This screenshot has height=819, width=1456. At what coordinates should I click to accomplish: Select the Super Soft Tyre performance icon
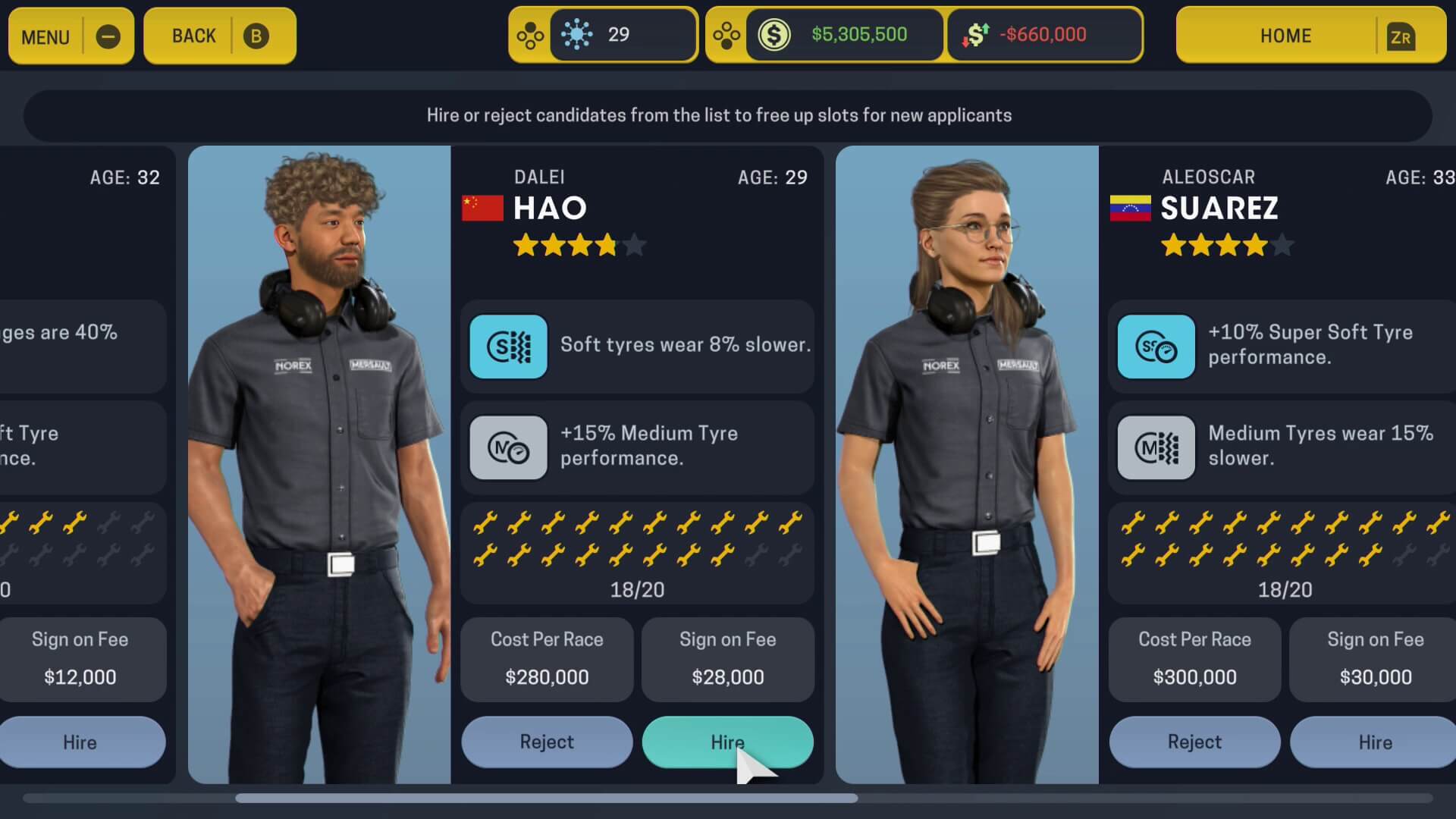1156,347
